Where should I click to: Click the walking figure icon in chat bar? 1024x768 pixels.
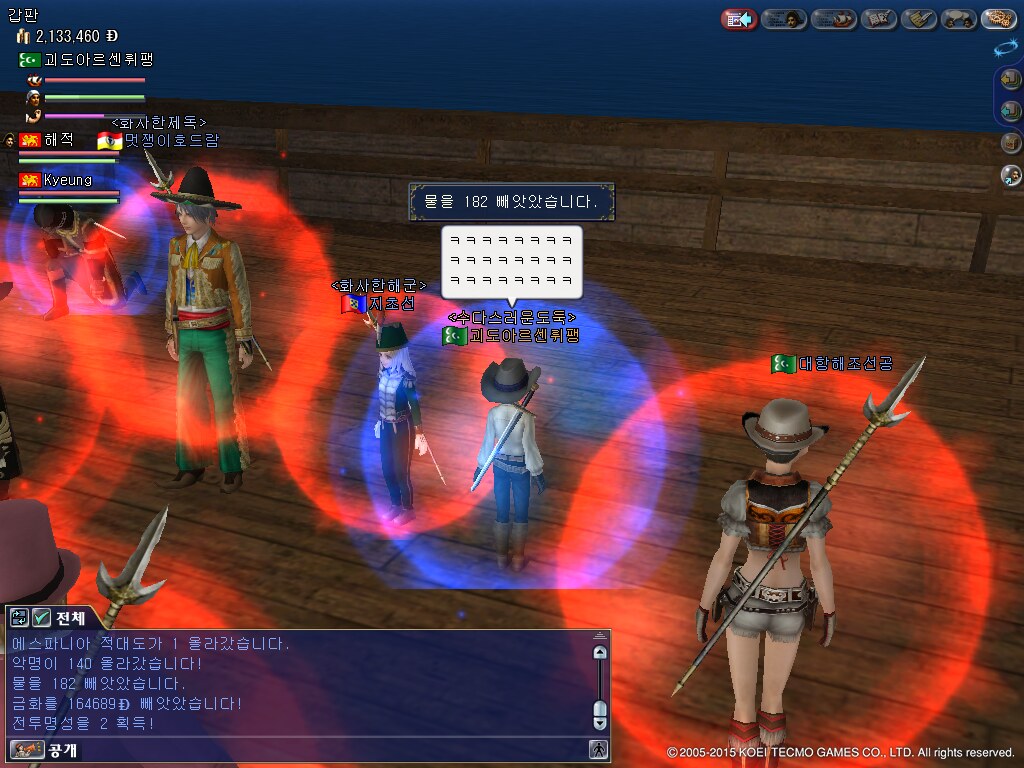(x=598, y=749)
